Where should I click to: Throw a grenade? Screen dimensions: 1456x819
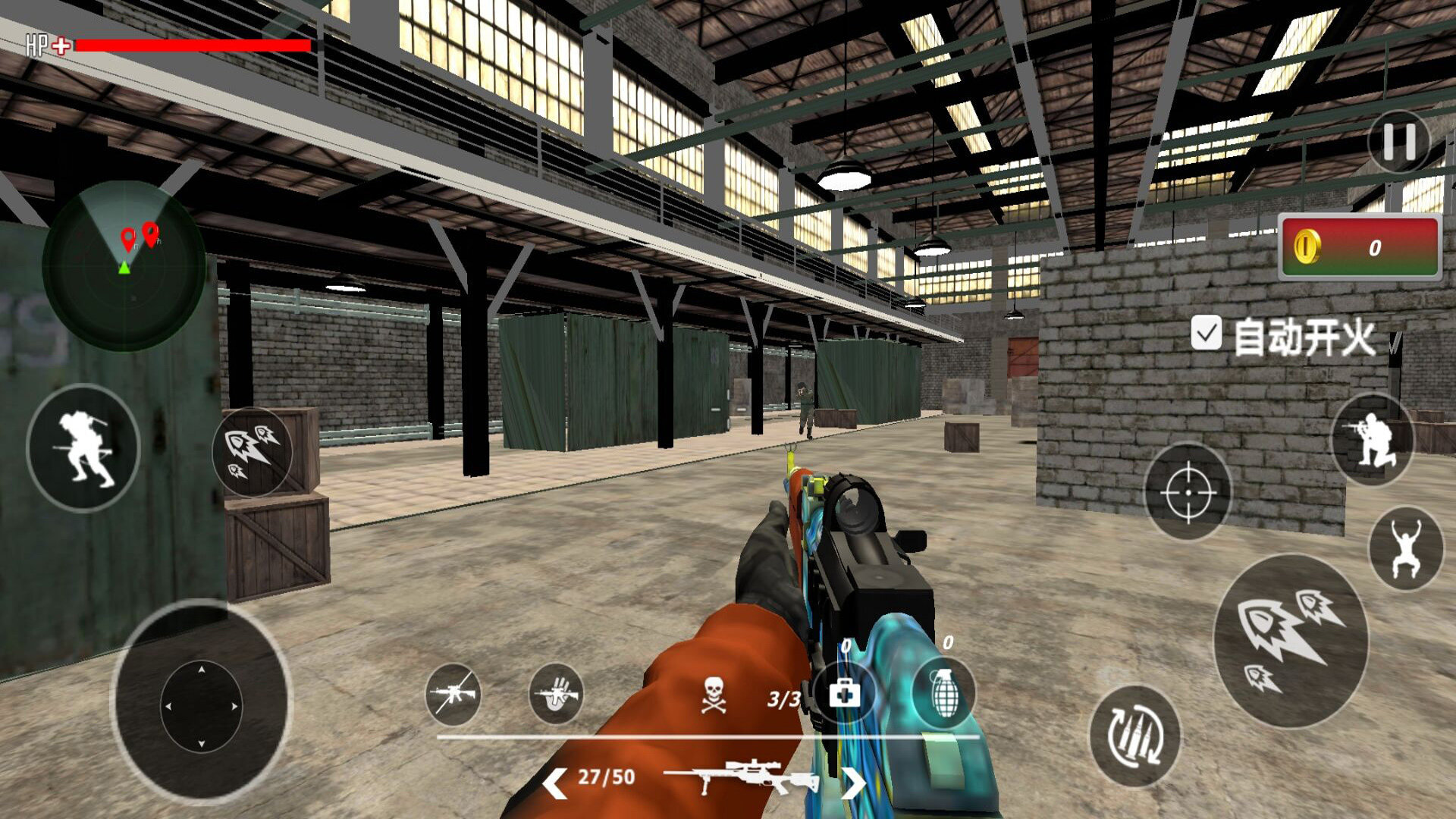(x=944, y=691)
